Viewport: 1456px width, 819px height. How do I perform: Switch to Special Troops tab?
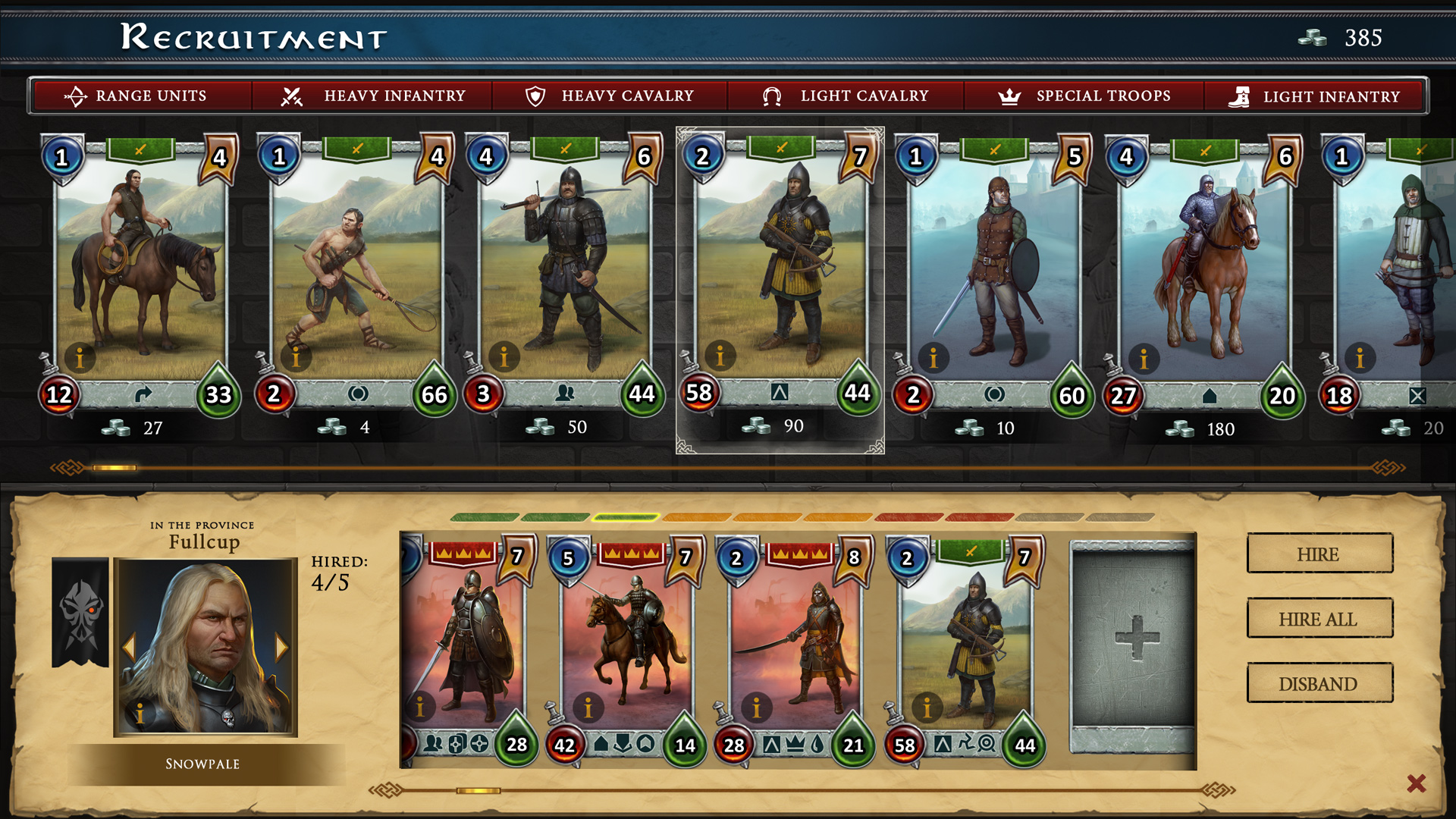pyautogui.click(x=1084, y=96)
